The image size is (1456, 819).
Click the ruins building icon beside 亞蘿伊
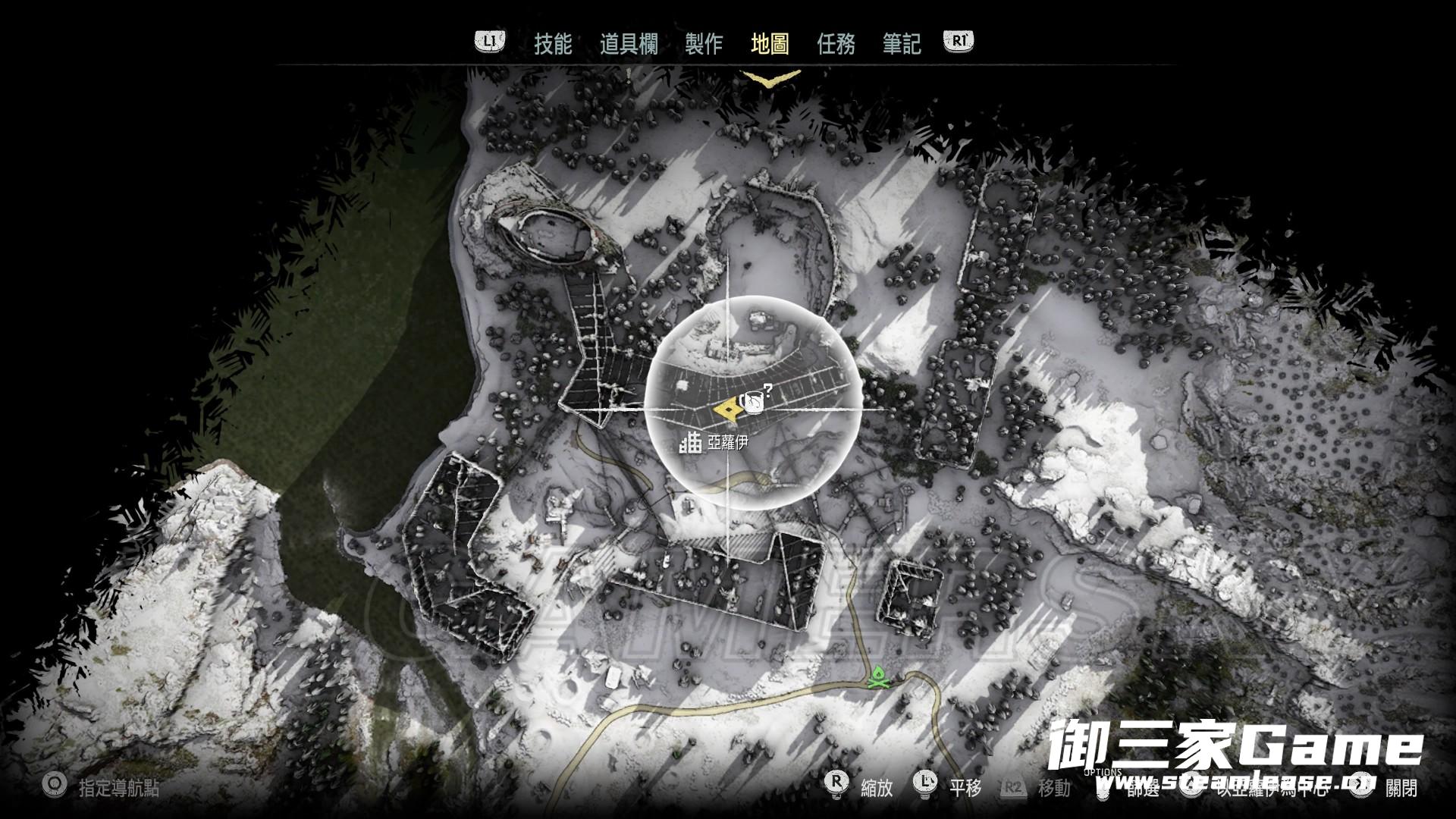click(691, 443)
